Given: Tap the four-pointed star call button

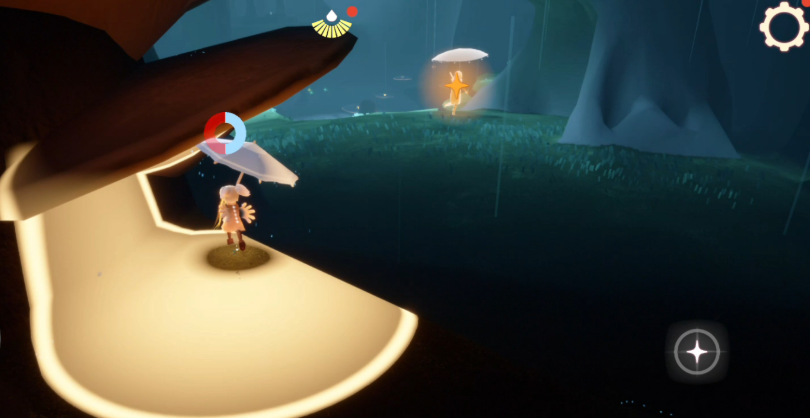Looking at the screenshot, I should click(x=696, y=352).
